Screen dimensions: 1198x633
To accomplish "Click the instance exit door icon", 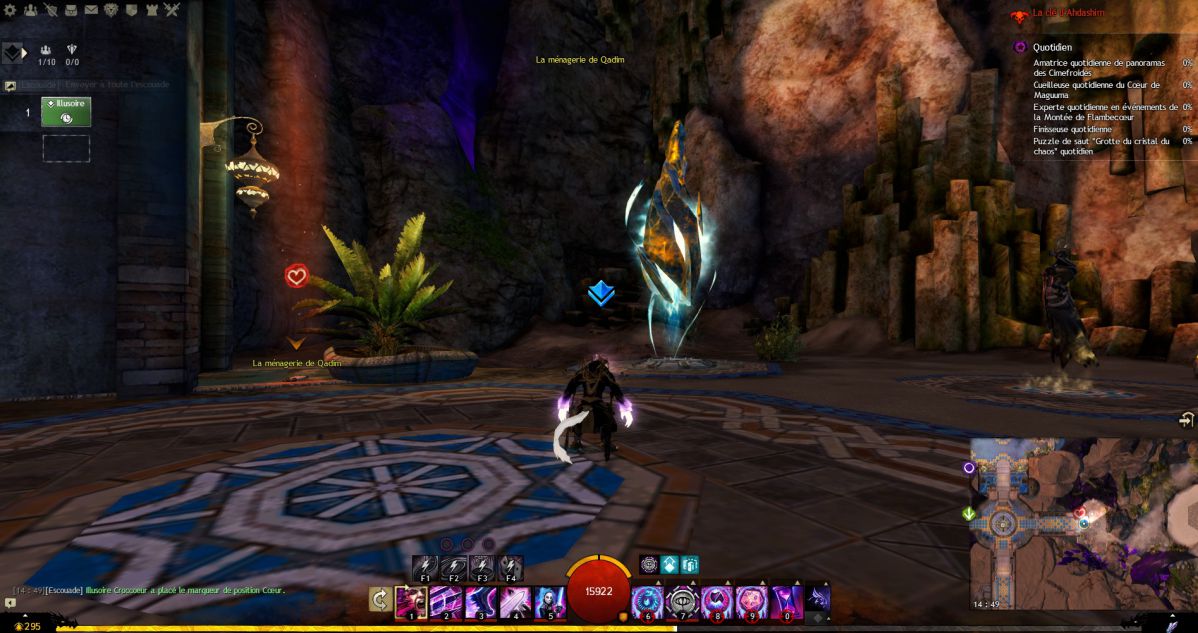I will [1186, 420].
